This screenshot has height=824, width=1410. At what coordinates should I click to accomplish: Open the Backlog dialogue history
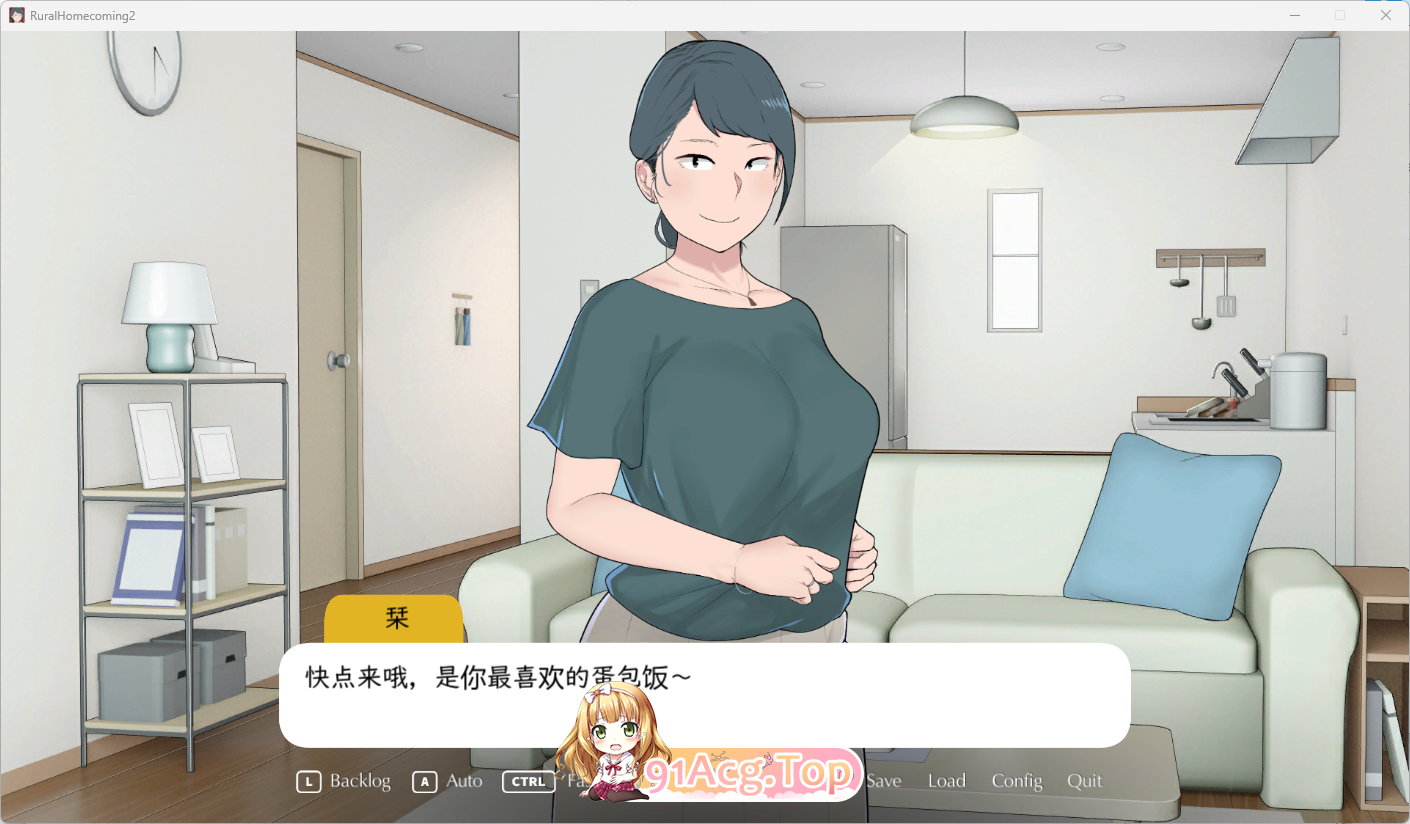(x=360, y=781)
